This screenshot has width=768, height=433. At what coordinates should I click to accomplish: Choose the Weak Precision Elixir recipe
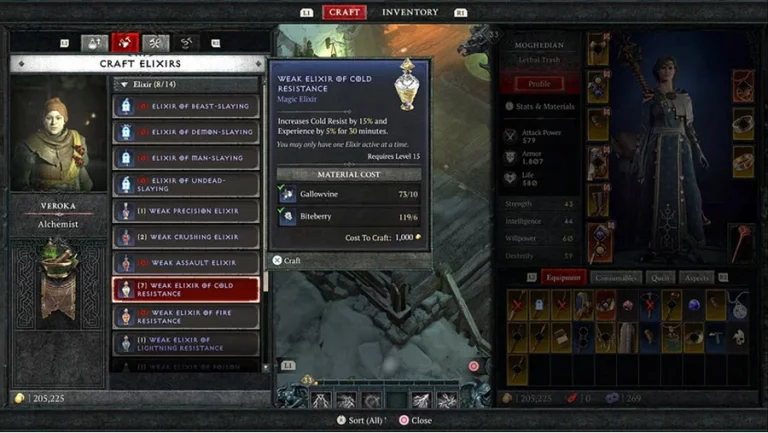coord(186,211)
